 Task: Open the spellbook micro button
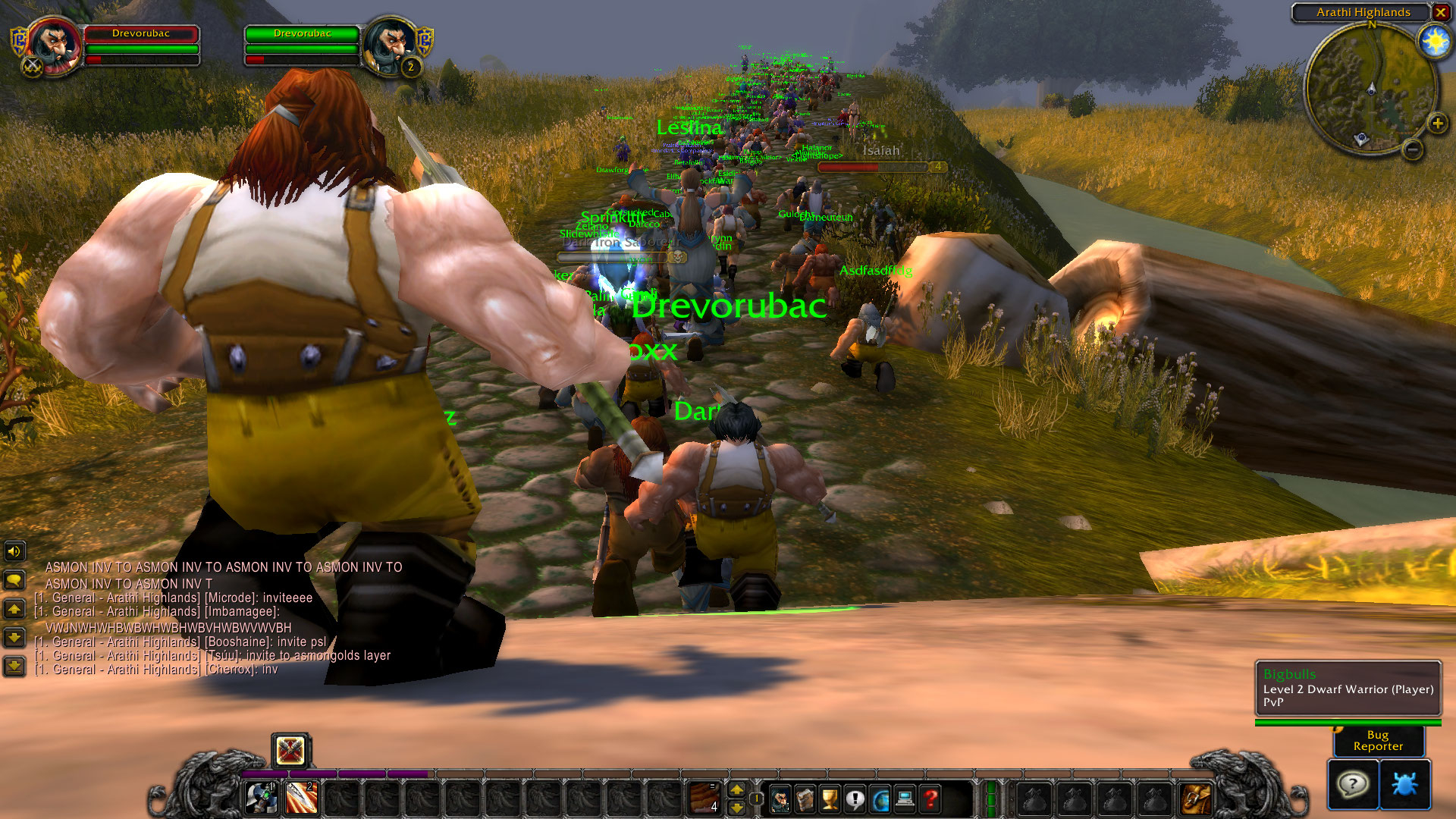[x=805, y=799]
